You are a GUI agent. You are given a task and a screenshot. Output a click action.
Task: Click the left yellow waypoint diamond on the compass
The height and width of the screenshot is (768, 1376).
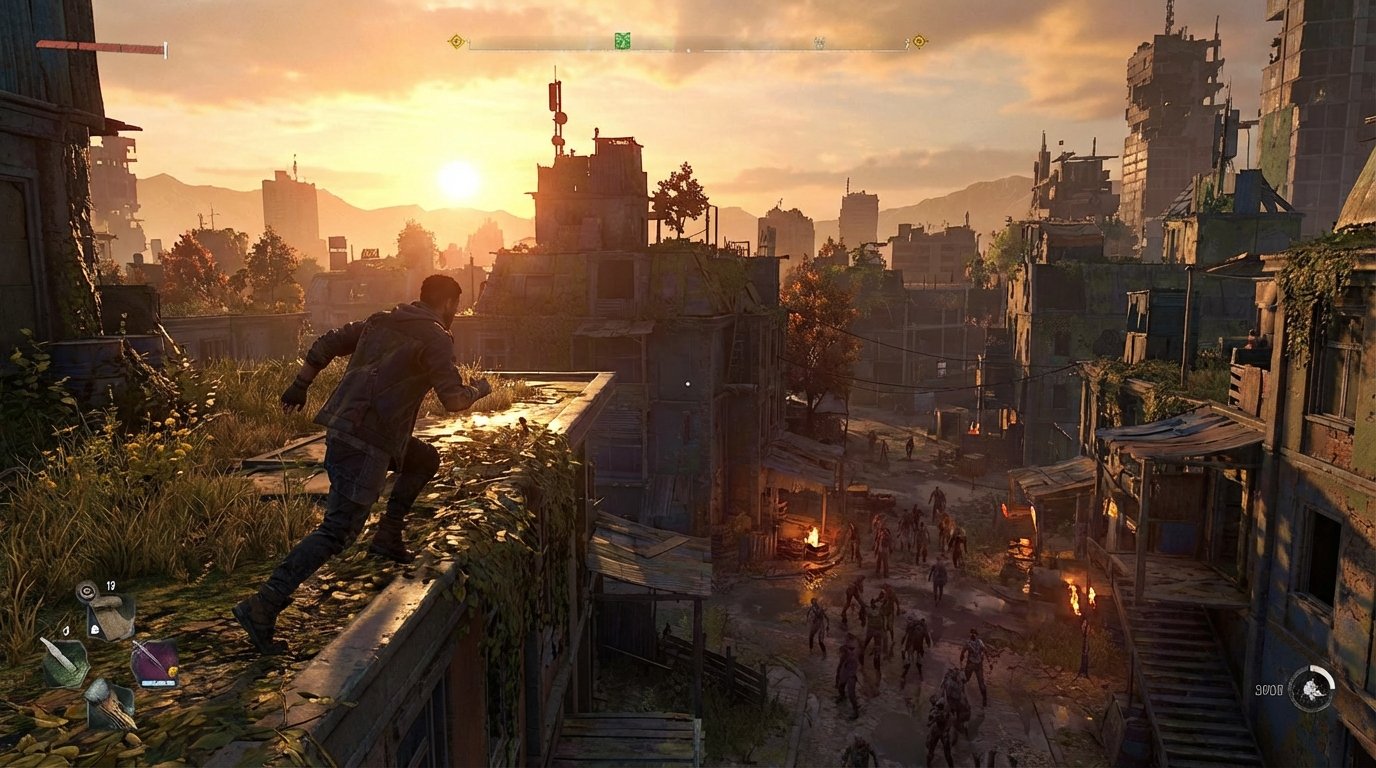tap(455, 39)
